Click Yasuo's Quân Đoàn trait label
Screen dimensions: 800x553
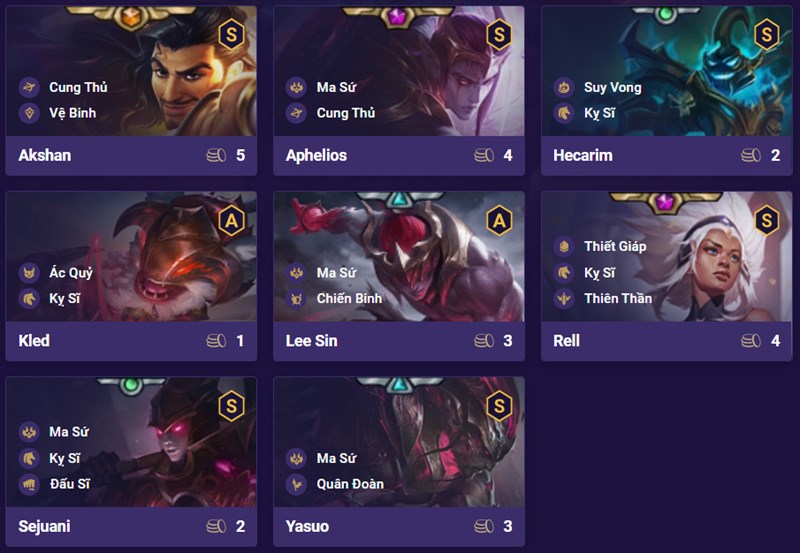tap(350, 484)
